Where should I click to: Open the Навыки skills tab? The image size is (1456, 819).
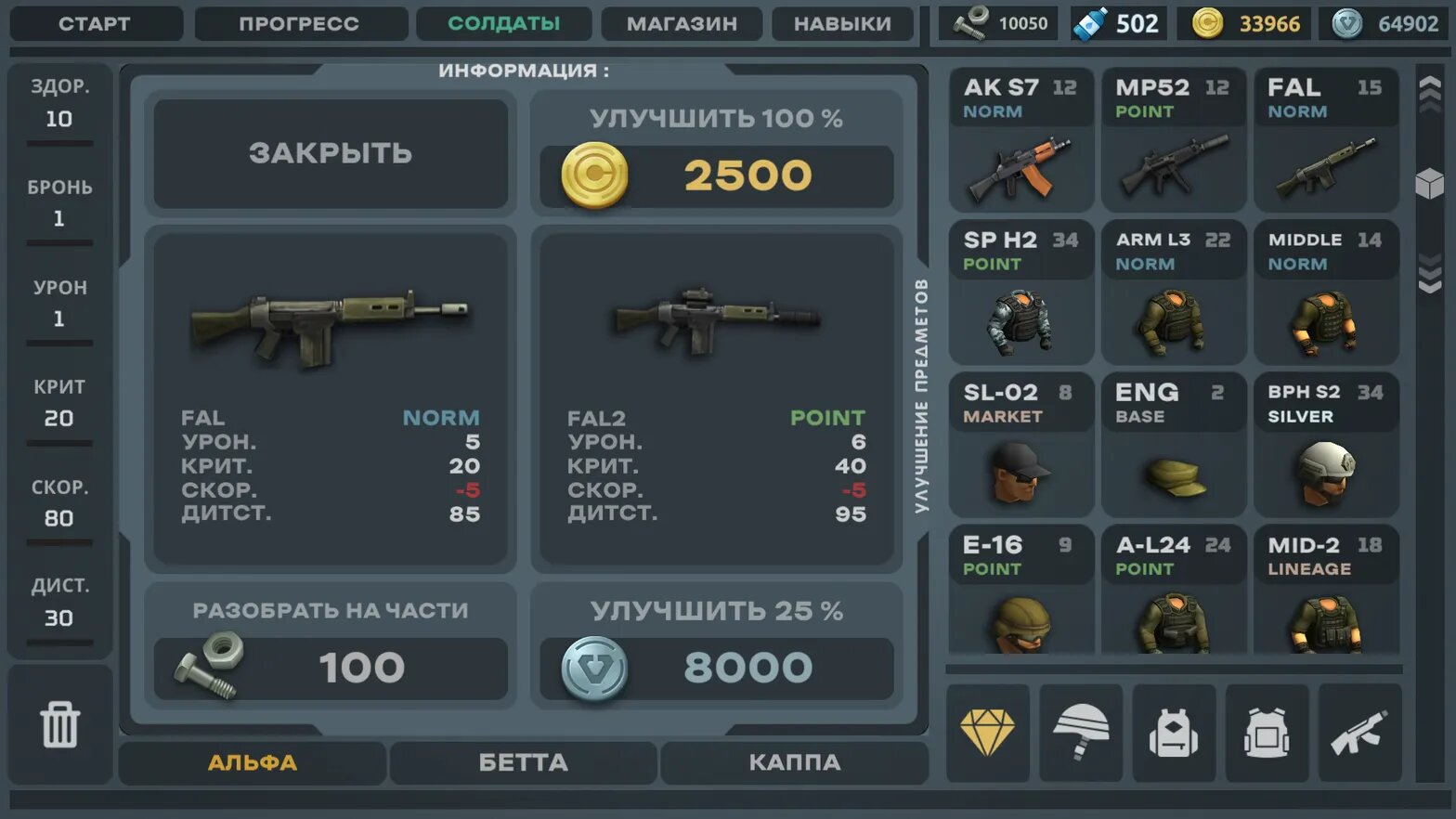pos(842,24)
